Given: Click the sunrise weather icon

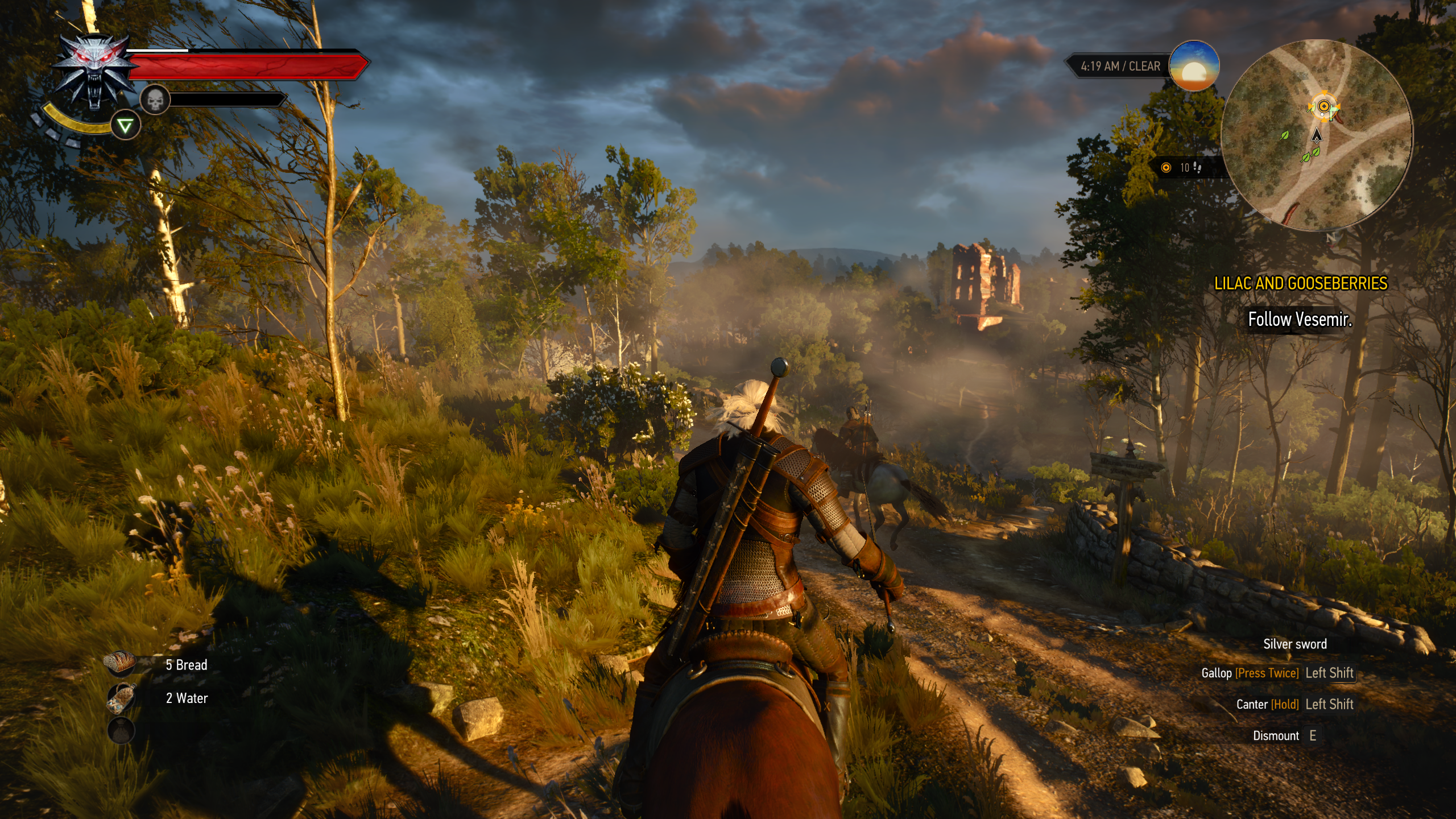Looking at the screenshot, I should [x=1194, y=66].
